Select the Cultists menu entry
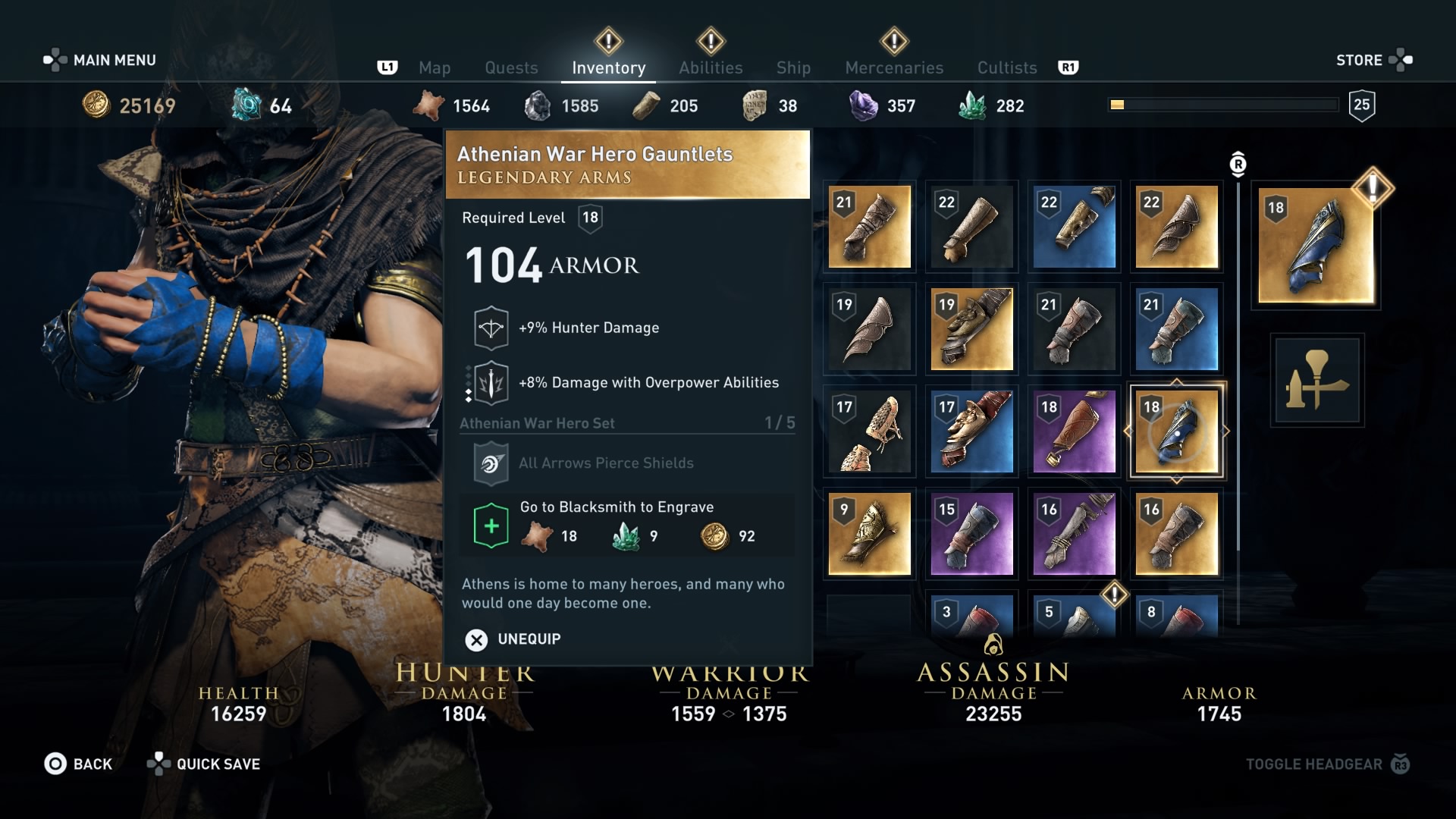 1006,67
